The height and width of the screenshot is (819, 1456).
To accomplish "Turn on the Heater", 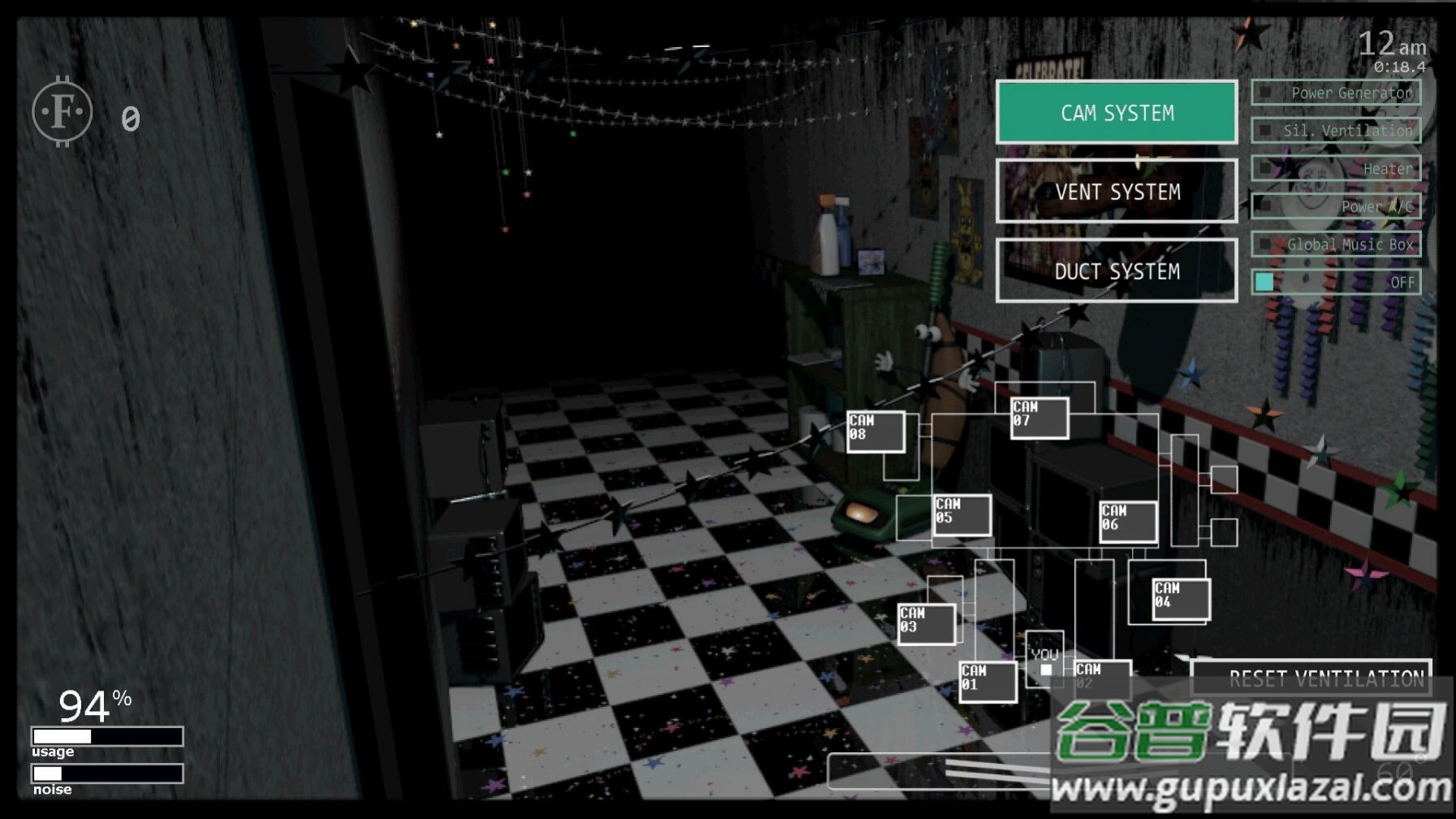I will 1336,168.
